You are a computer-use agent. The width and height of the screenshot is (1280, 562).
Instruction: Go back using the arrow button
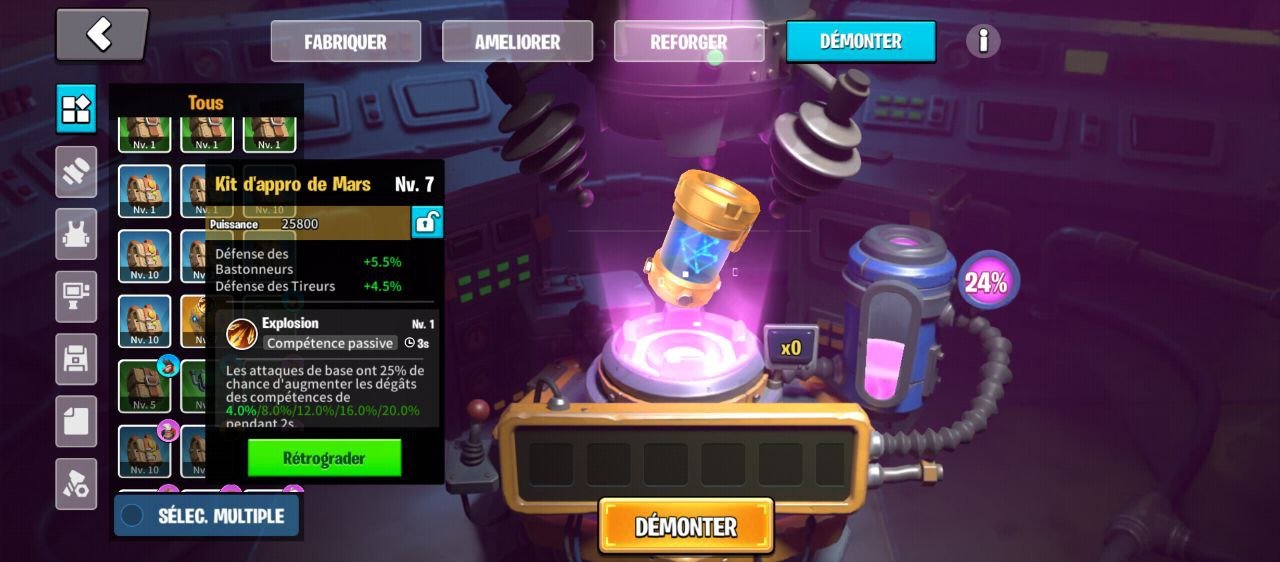click(x=101, y=35)
